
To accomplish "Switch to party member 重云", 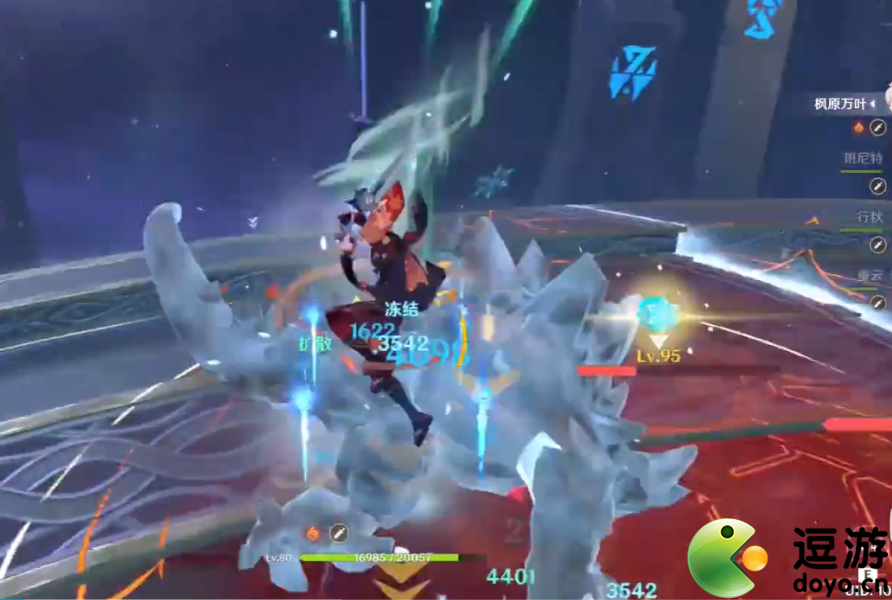I will click(x=867, y=274).
